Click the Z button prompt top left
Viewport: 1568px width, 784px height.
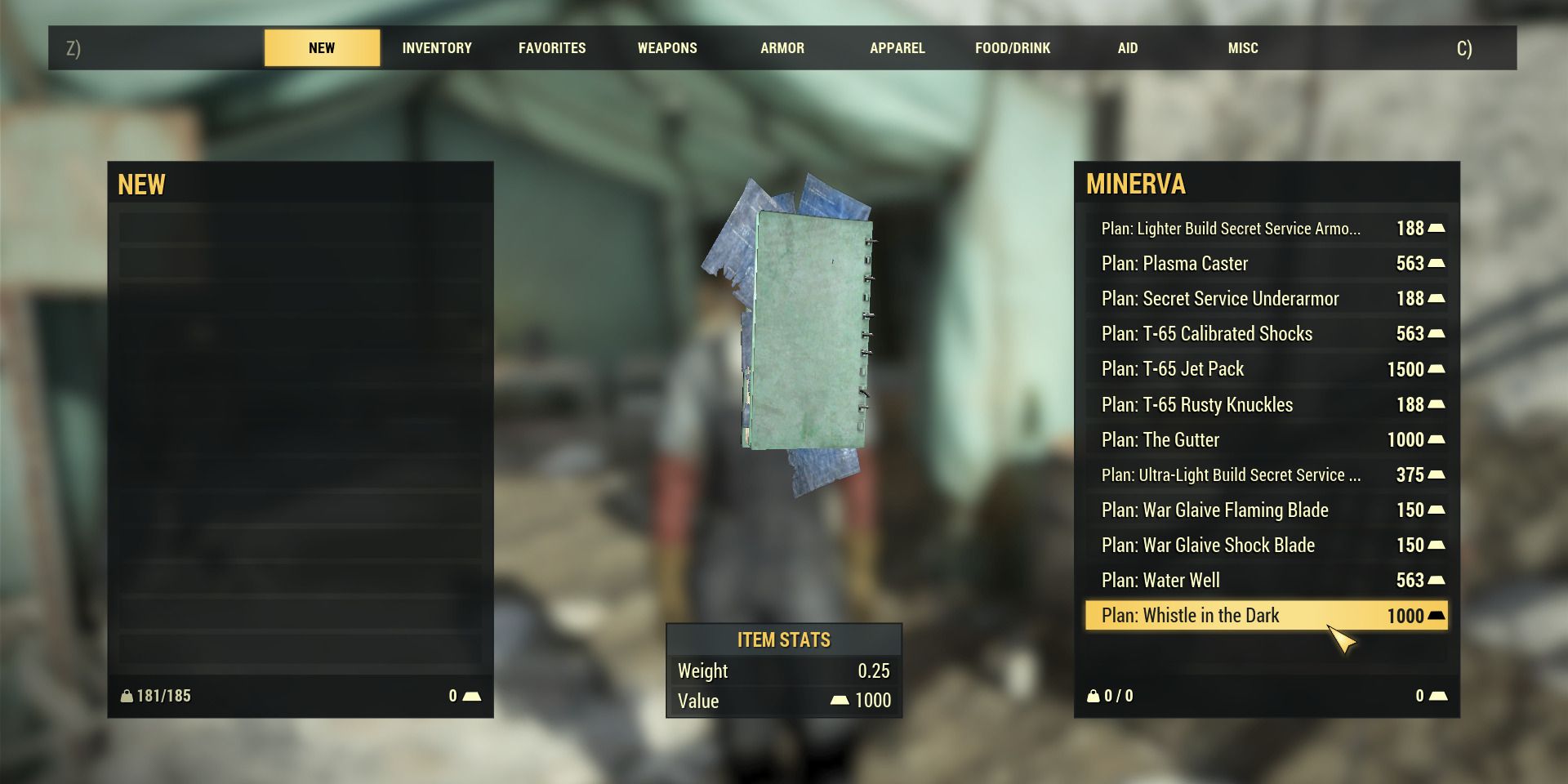click(75, 48)
